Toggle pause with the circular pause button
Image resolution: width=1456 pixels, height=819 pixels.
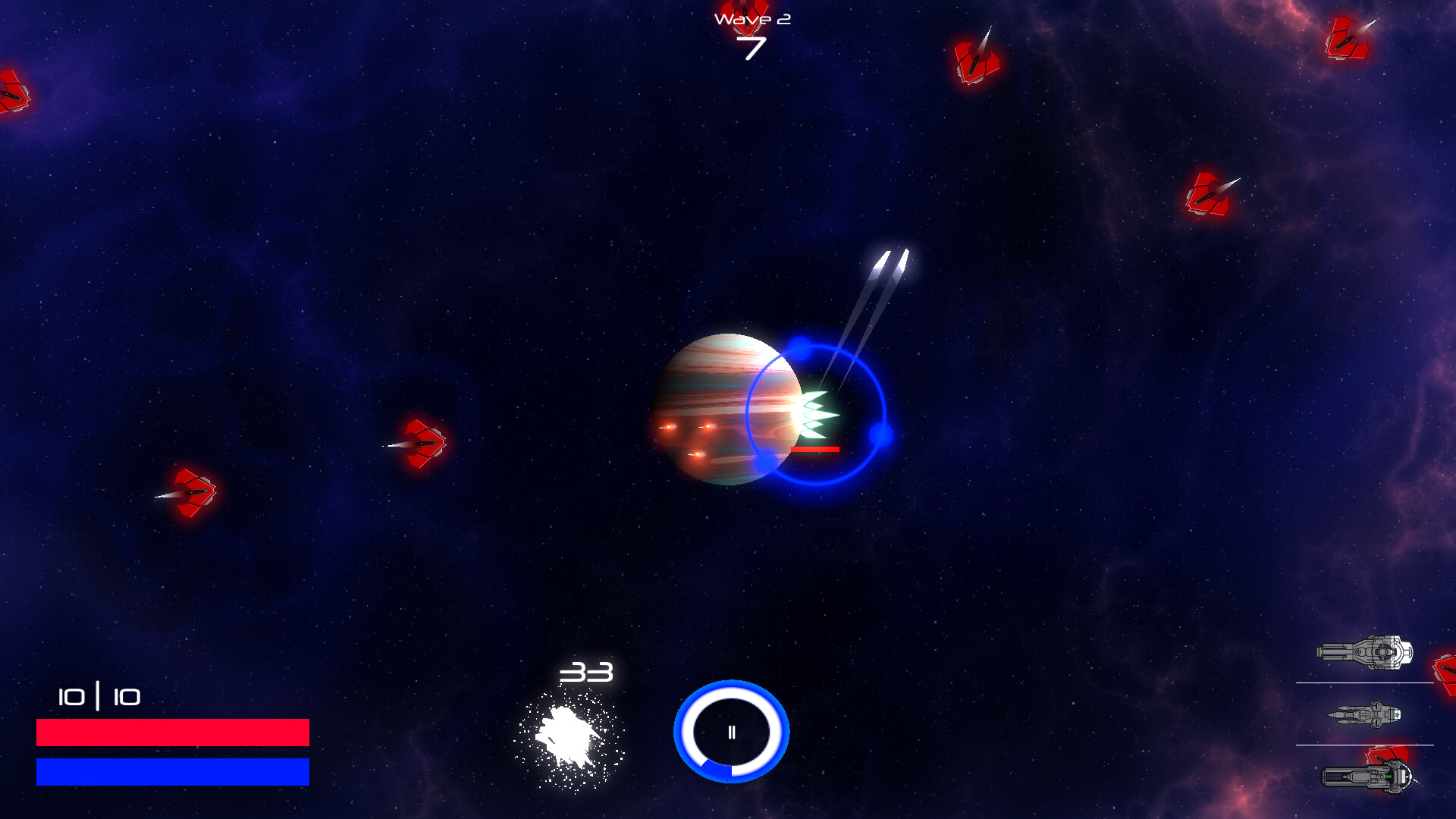730,731
